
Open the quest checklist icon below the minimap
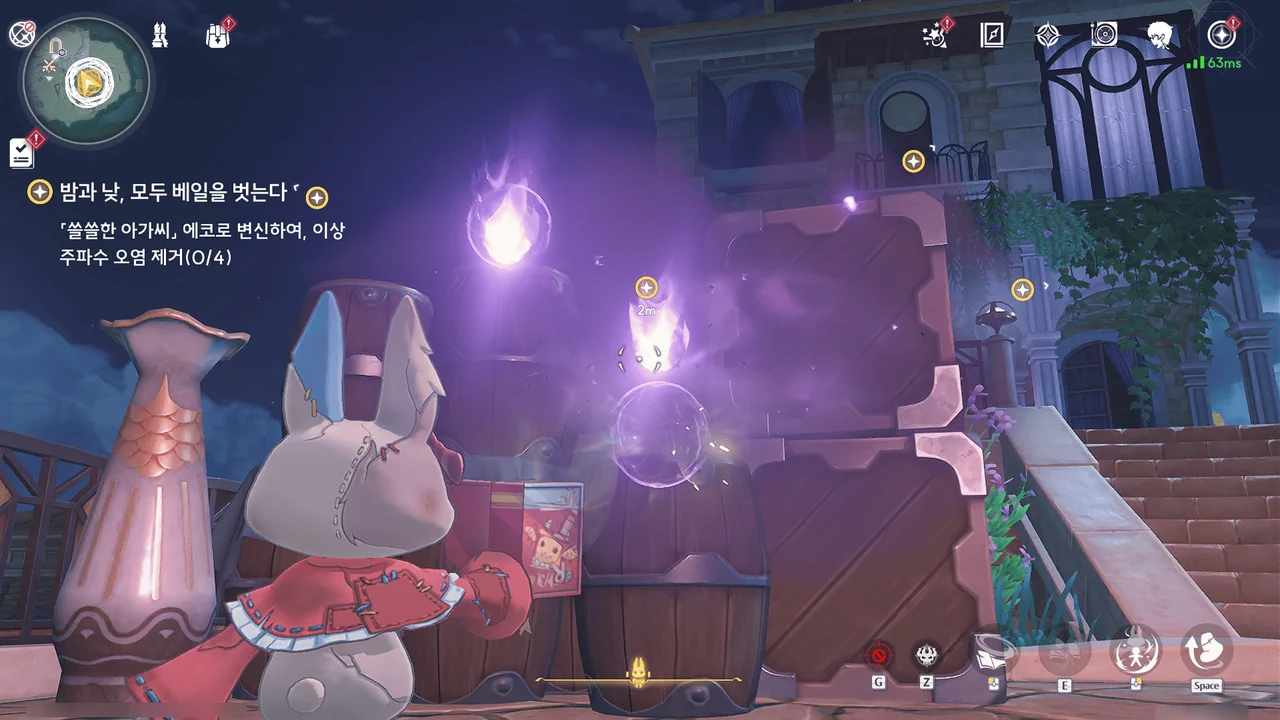point(22,152)
